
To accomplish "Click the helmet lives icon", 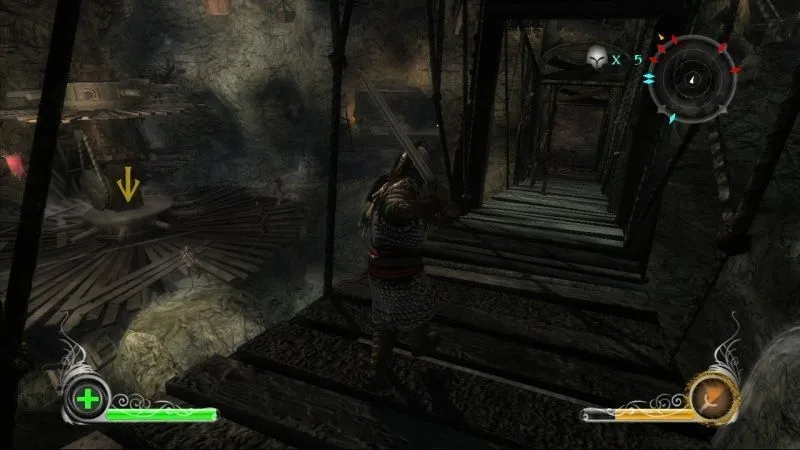I will pyautogui.click(x=597, y=58).
